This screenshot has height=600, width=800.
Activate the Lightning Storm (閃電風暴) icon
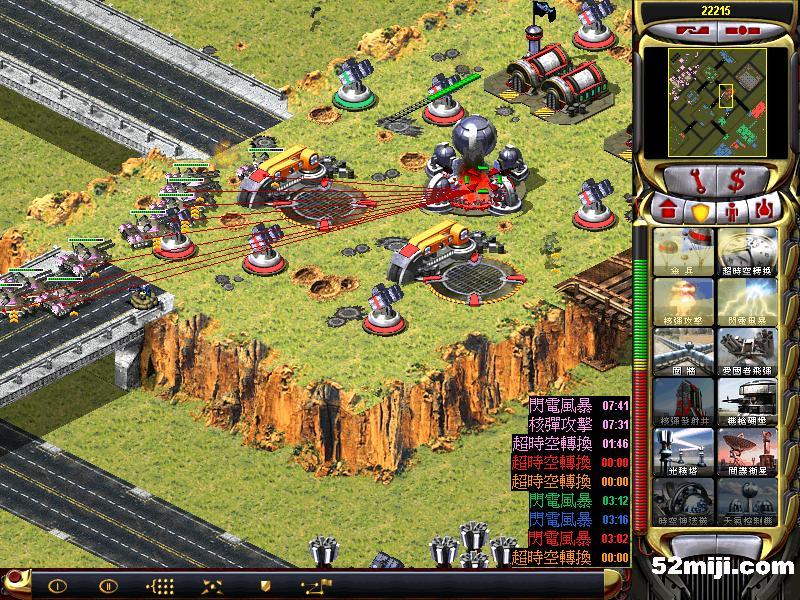[x=745, y=301]
